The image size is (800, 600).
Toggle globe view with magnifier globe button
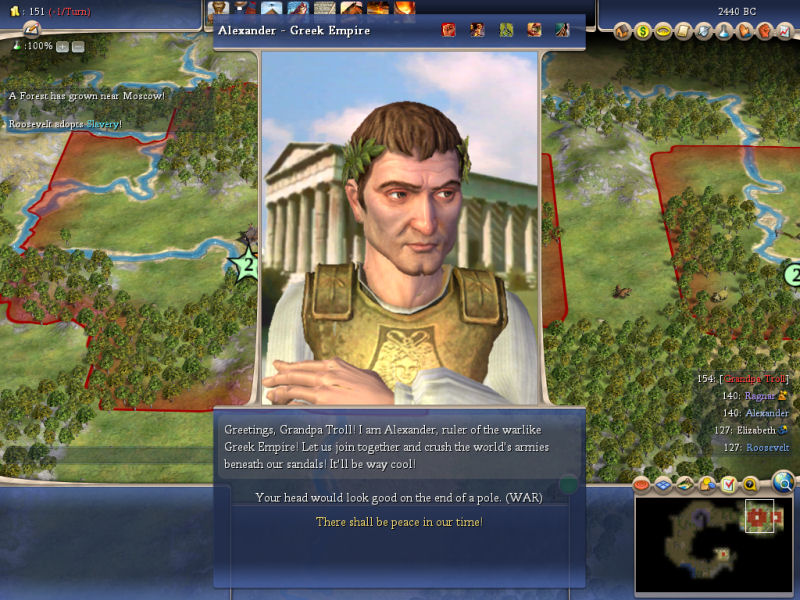tap(784, 483)
